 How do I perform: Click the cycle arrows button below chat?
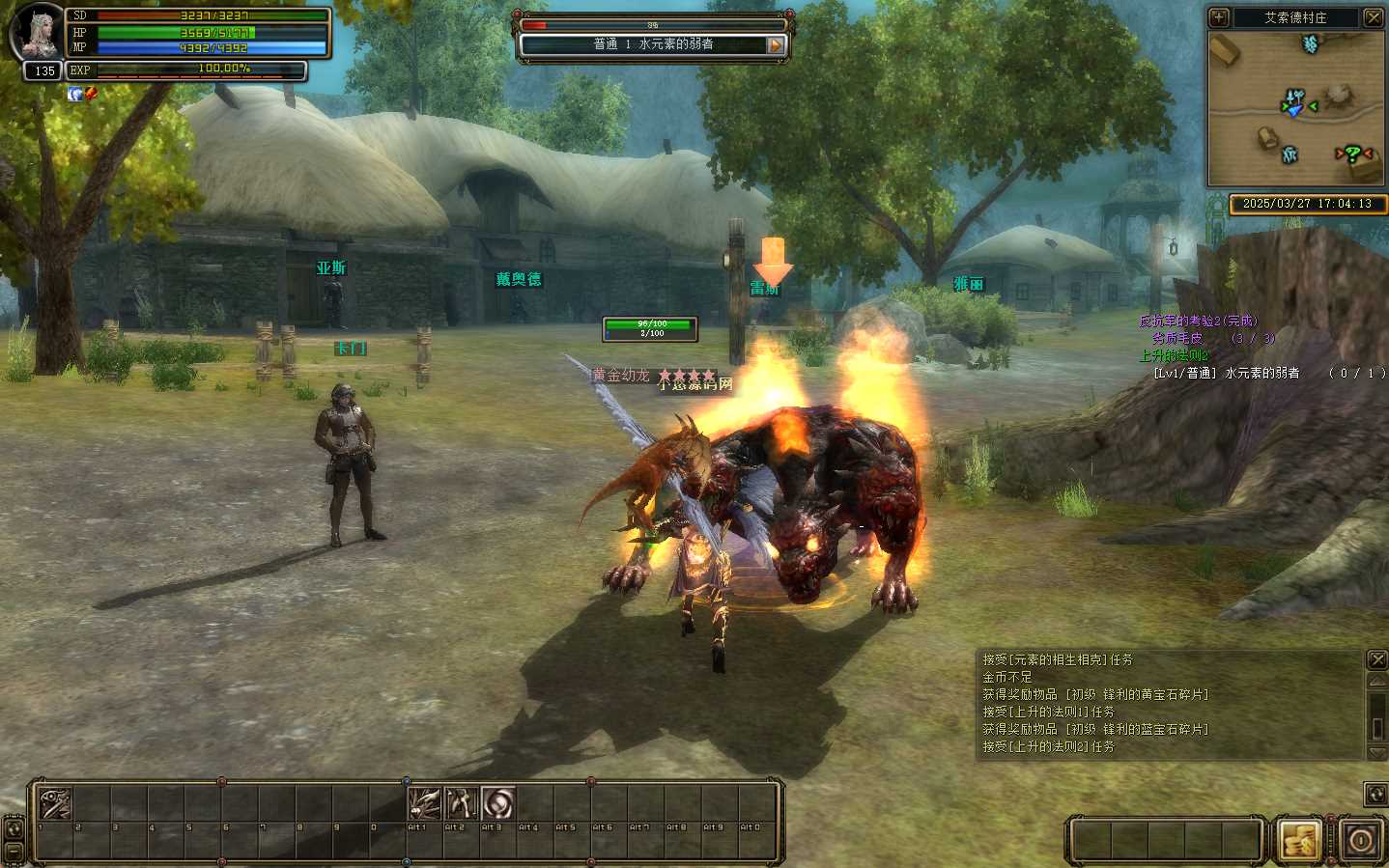pos(1375,794)
